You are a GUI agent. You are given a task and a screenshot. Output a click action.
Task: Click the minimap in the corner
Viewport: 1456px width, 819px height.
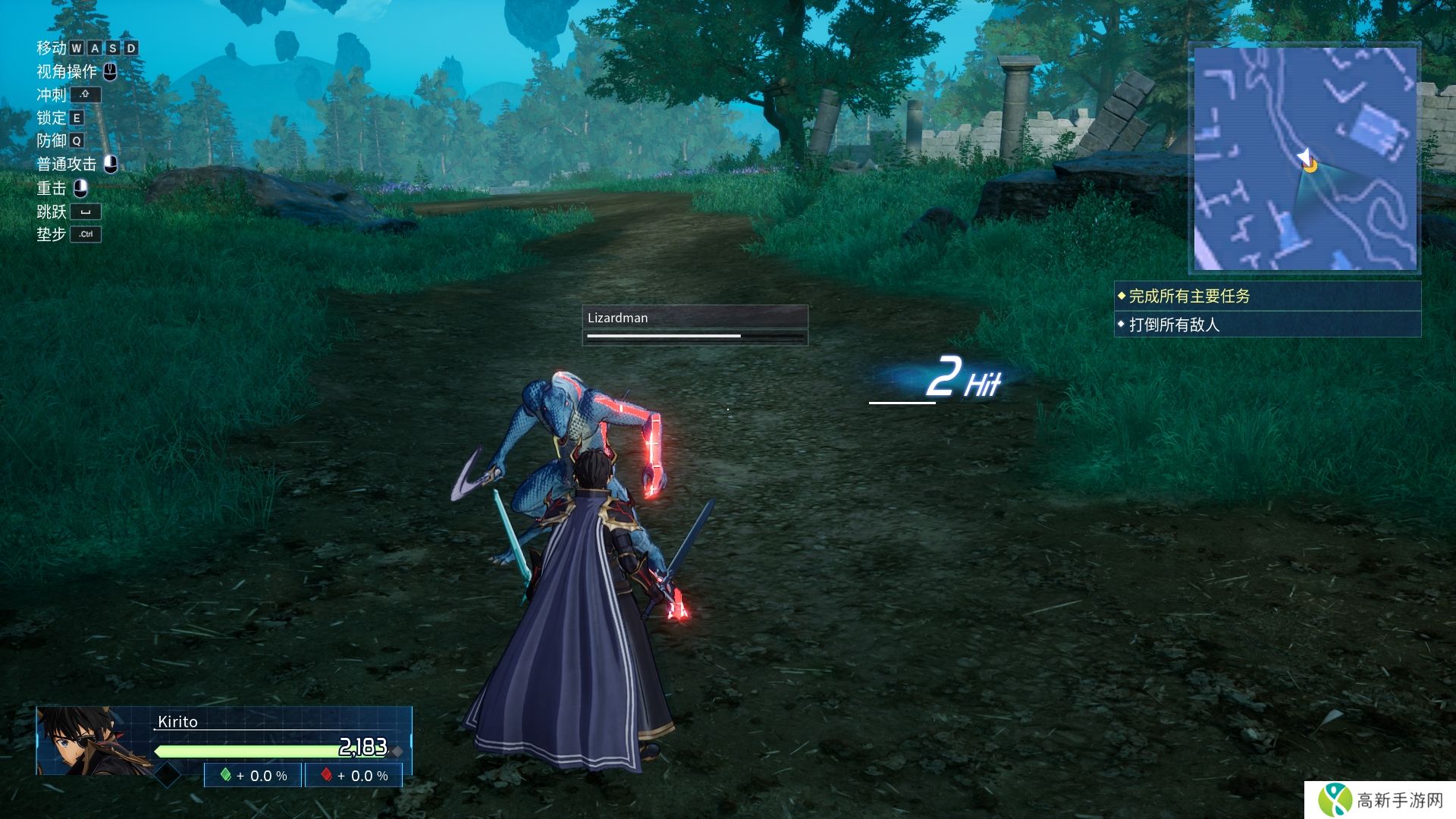point(1304,158)
